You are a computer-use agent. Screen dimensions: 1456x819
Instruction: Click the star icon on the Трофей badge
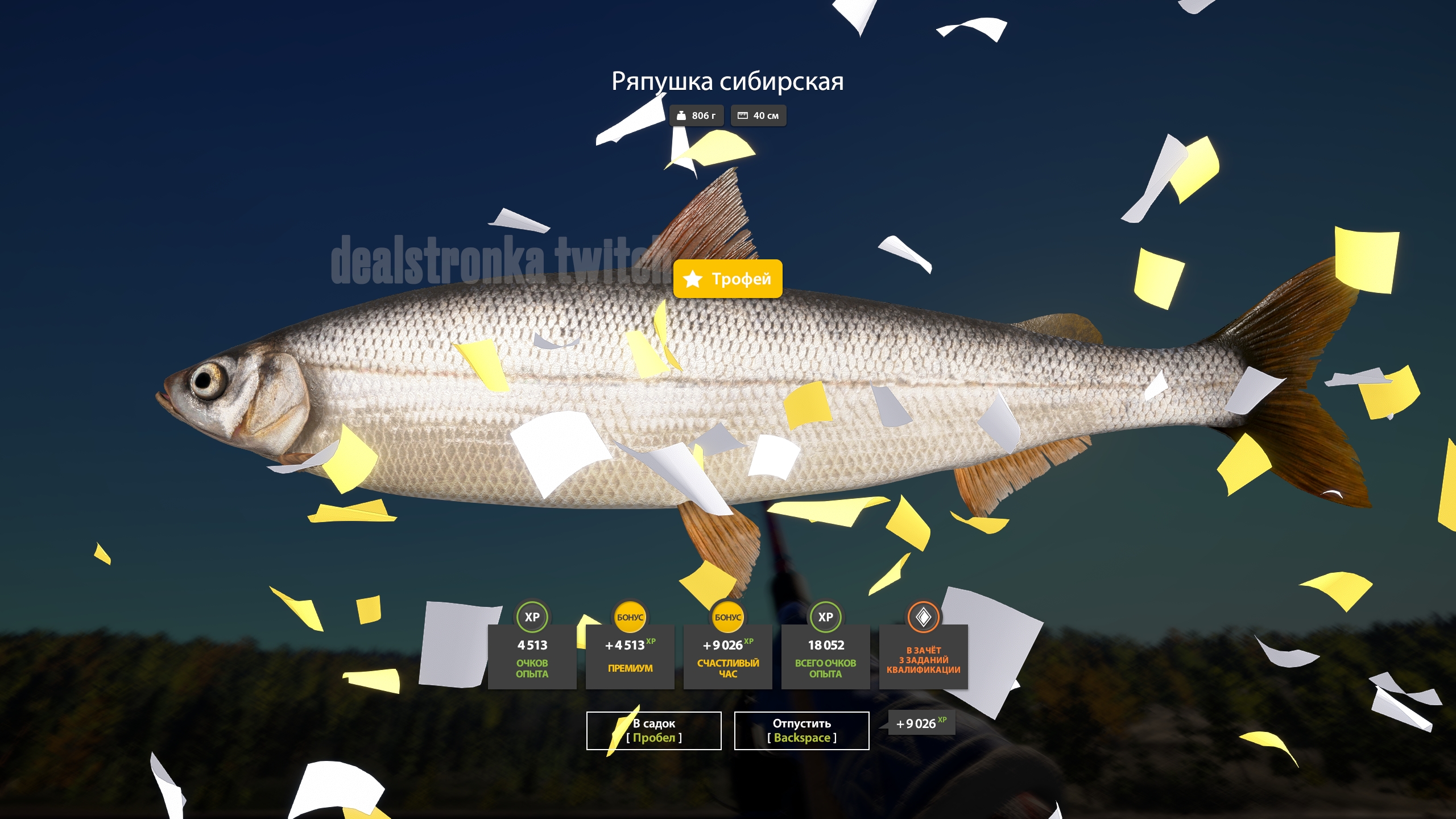pyautogui.click(x=692, y=279)
